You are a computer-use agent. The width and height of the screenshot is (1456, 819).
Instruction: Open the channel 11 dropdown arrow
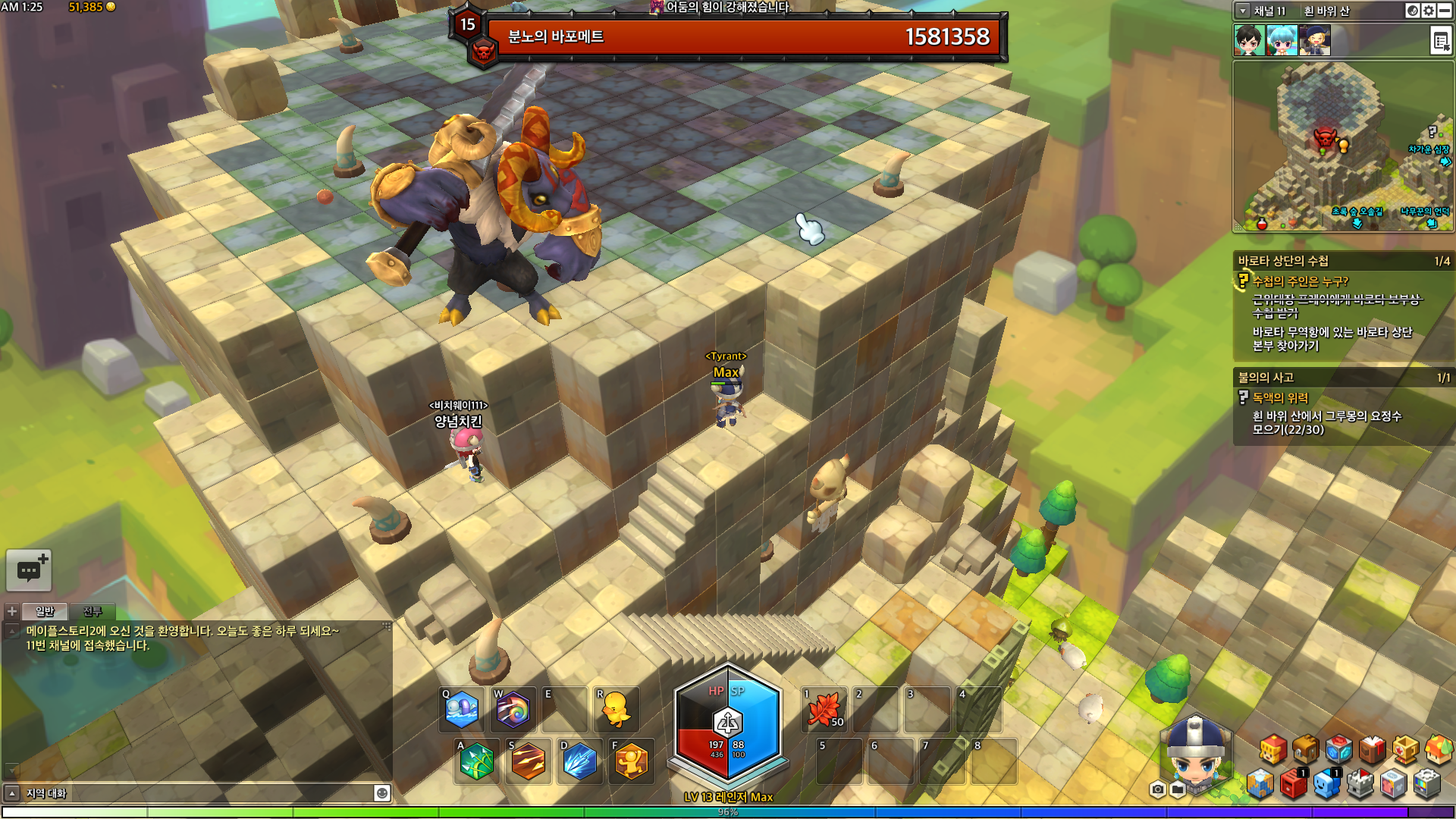(x=1243, y=11)
